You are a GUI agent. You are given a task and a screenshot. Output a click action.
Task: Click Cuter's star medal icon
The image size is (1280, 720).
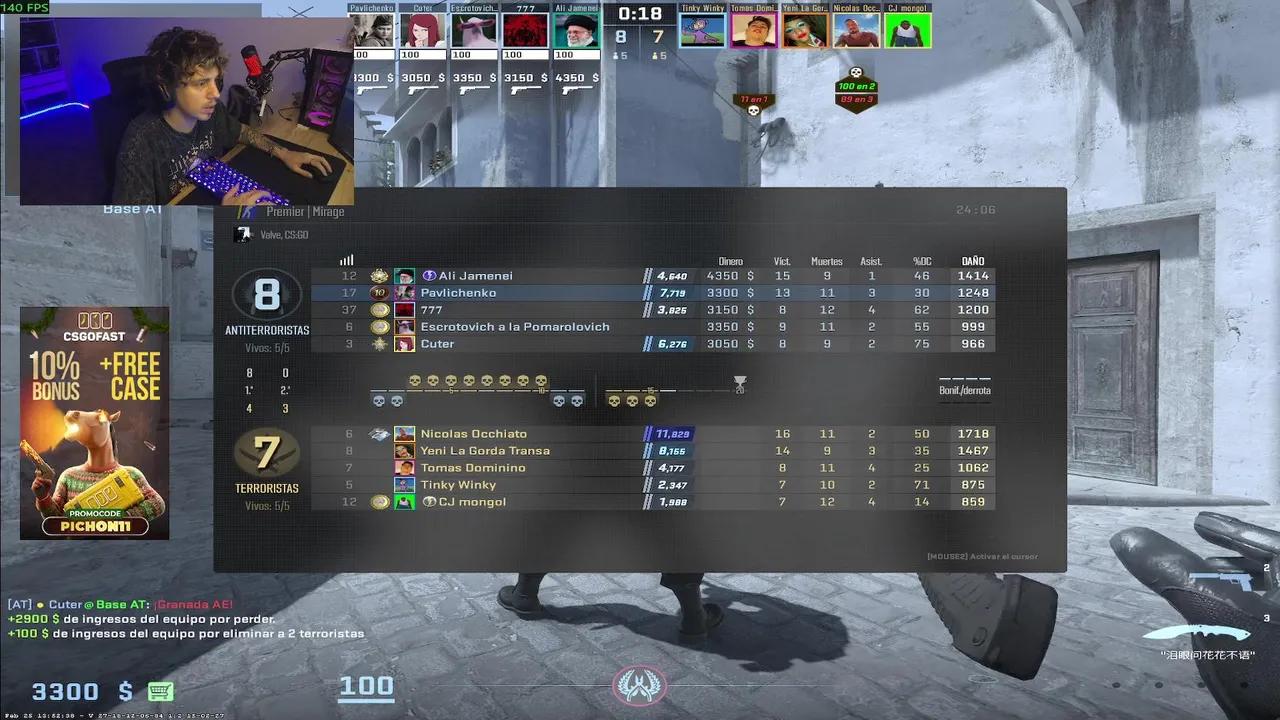tap(381, 343)
